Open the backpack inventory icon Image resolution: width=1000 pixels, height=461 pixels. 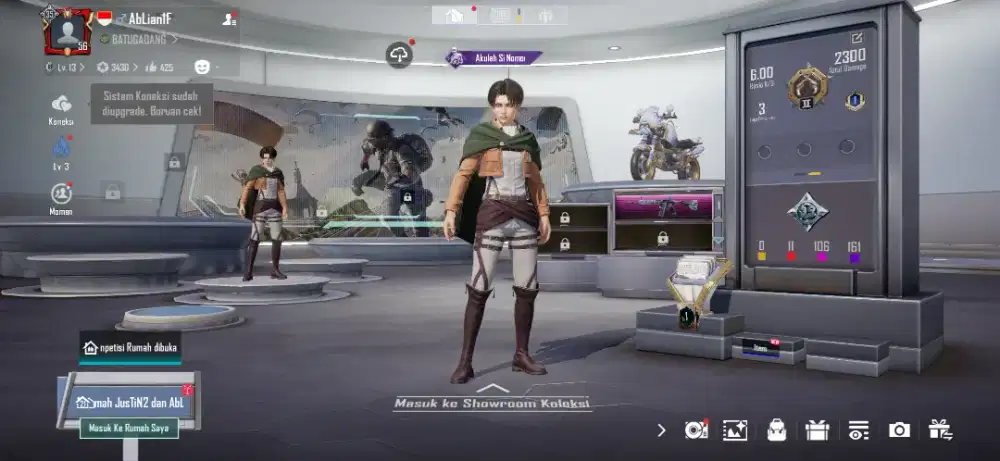776,430
